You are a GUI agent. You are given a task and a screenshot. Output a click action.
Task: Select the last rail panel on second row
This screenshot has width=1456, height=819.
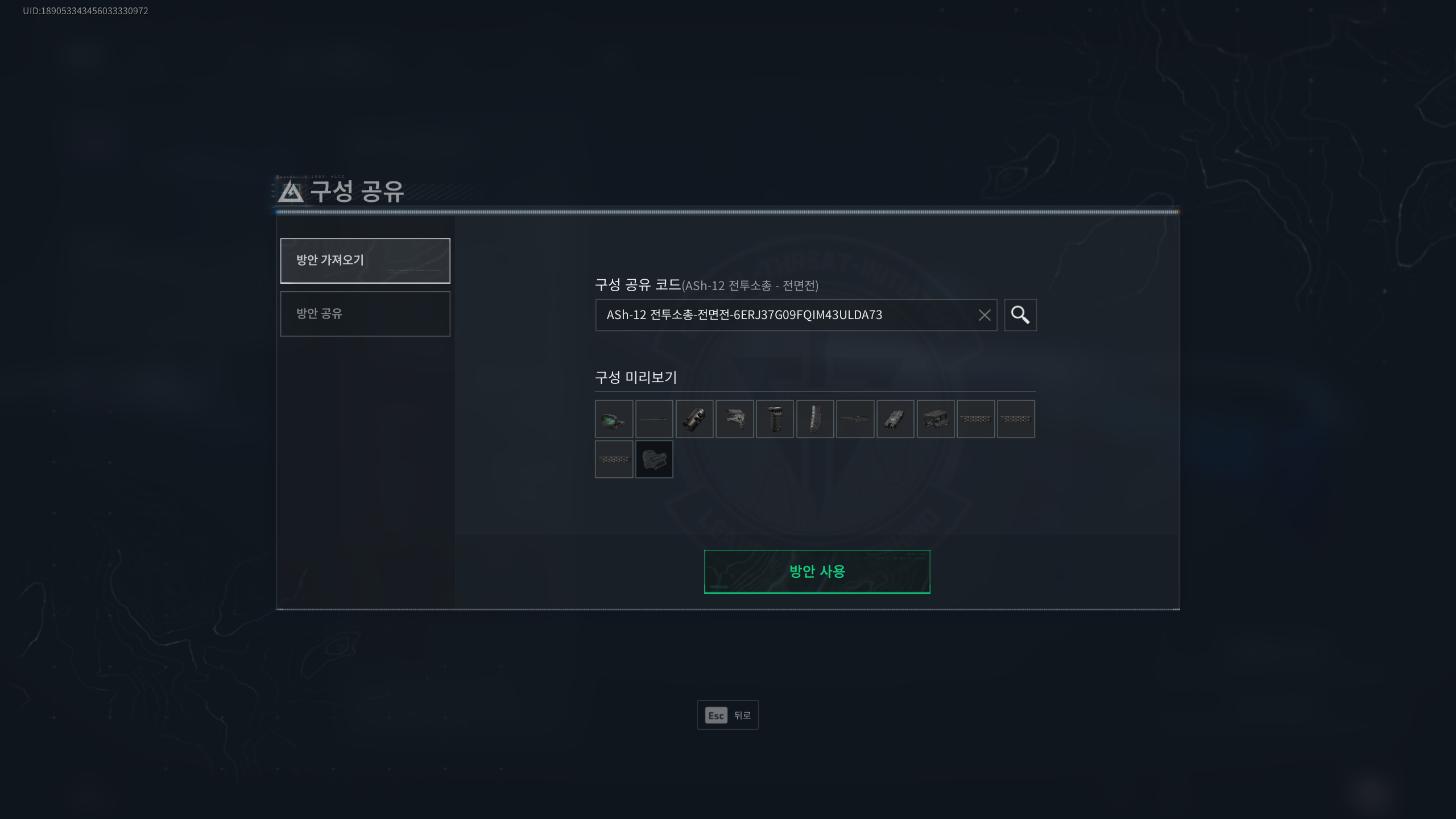click(x=614, y=460)
